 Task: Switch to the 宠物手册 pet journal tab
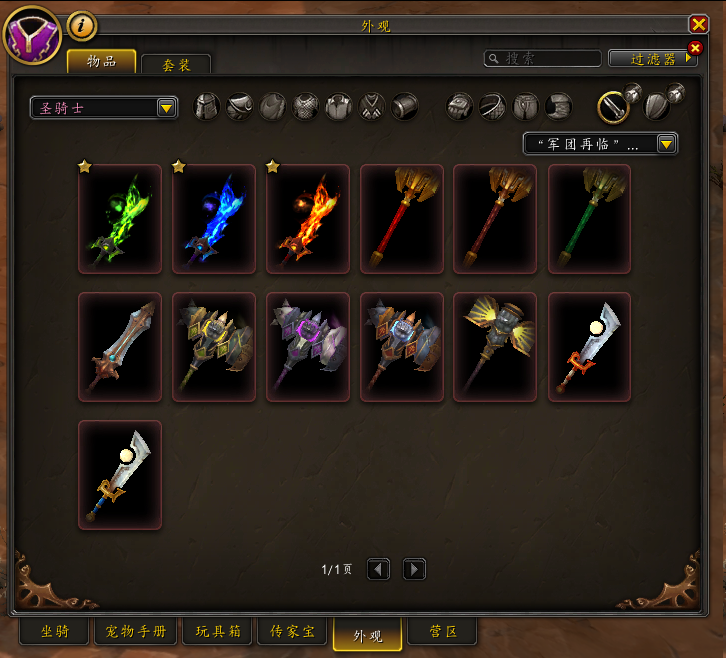136,632
